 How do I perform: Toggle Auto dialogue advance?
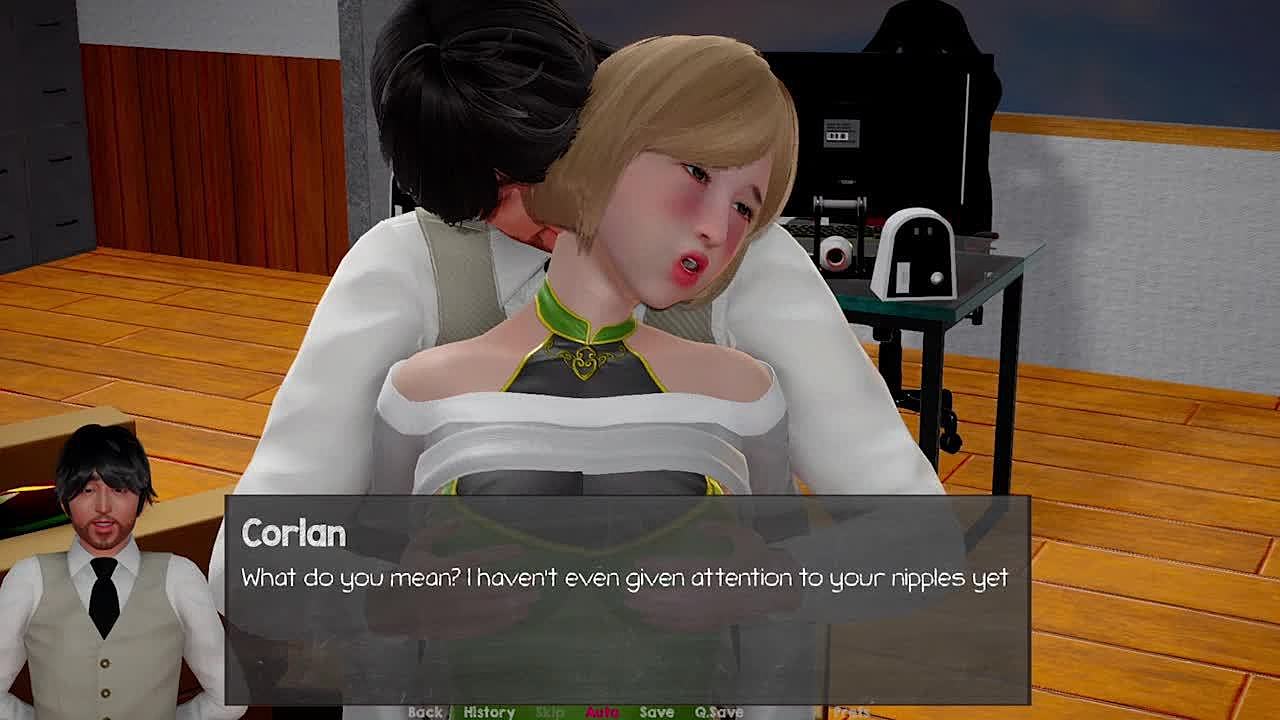[602, 712]
